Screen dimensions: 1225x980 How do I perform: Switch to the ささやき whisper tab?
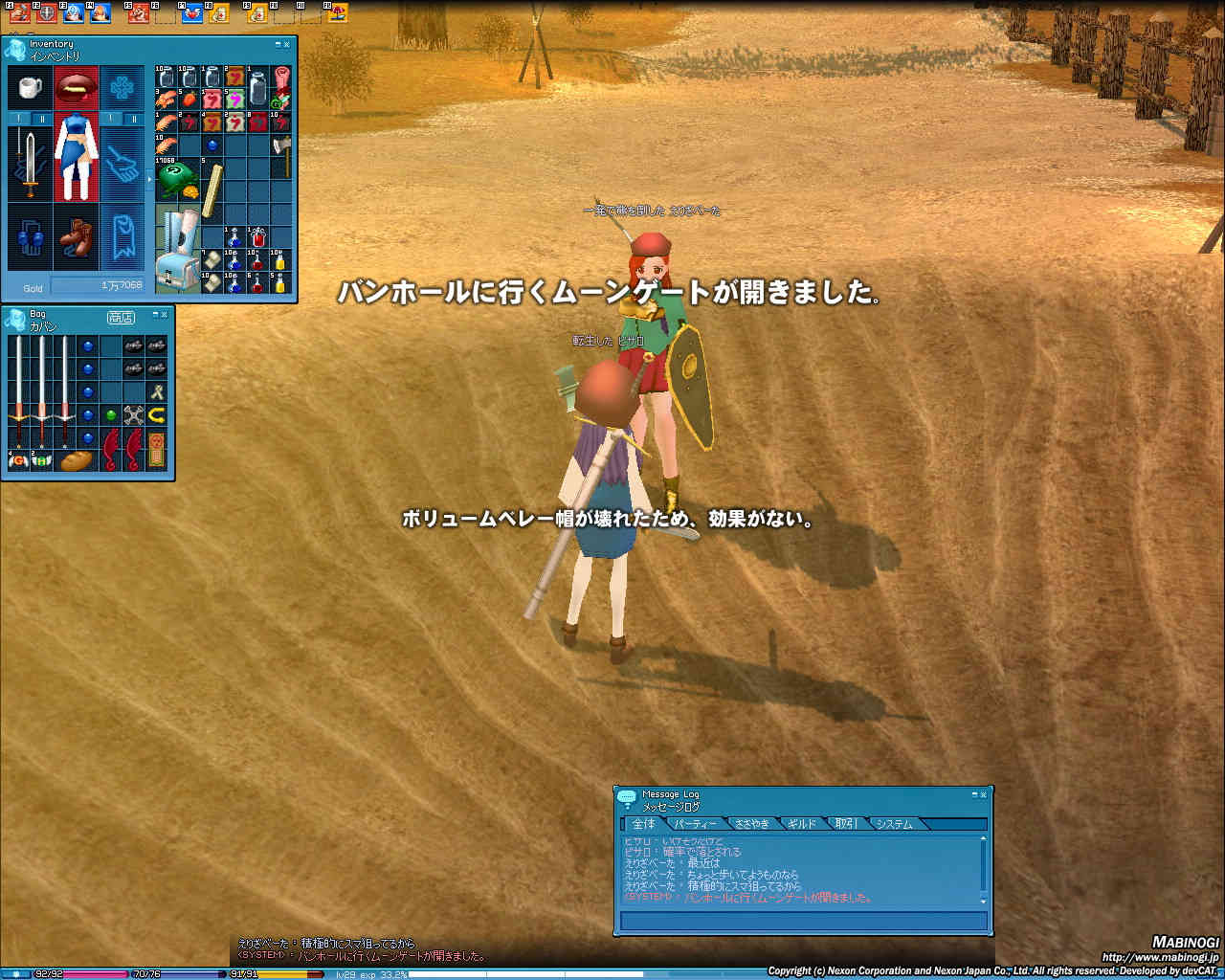752,824
